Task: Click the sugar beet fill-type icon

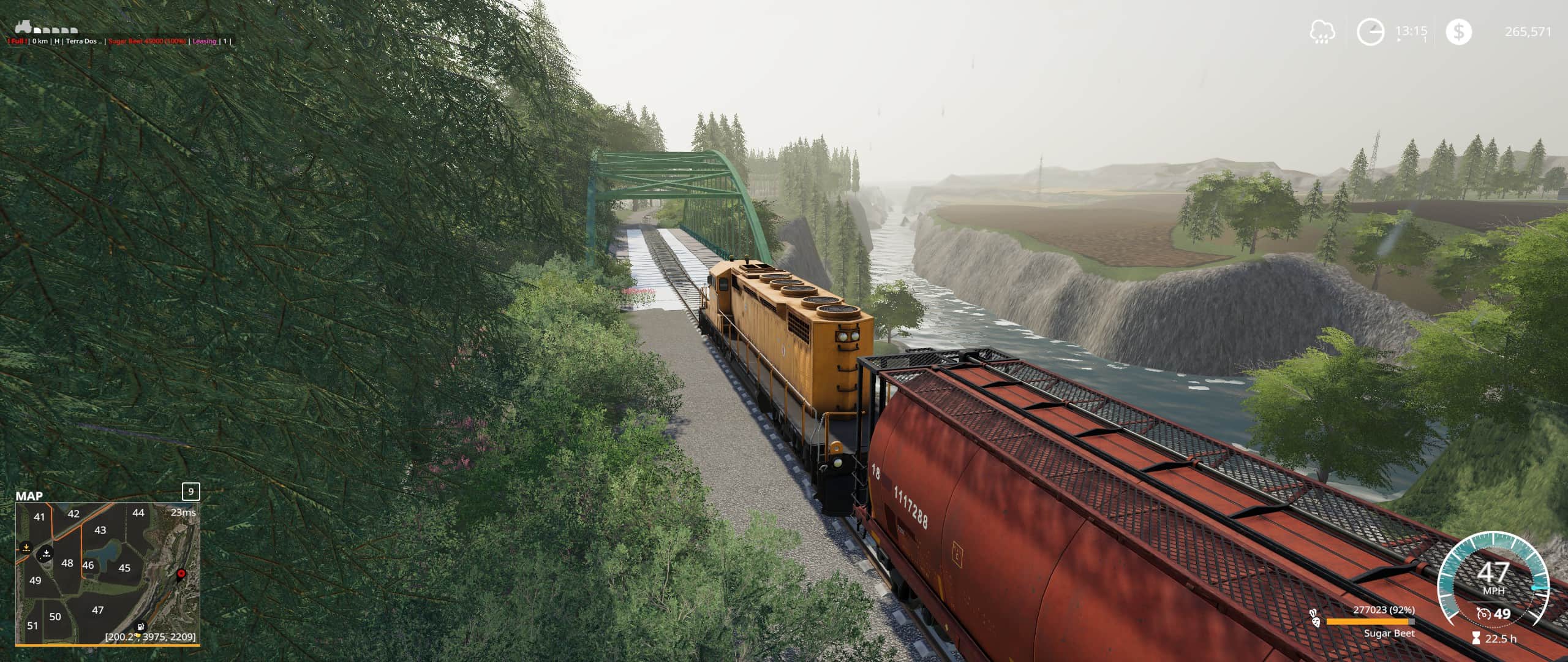Action: [1314, 618]
